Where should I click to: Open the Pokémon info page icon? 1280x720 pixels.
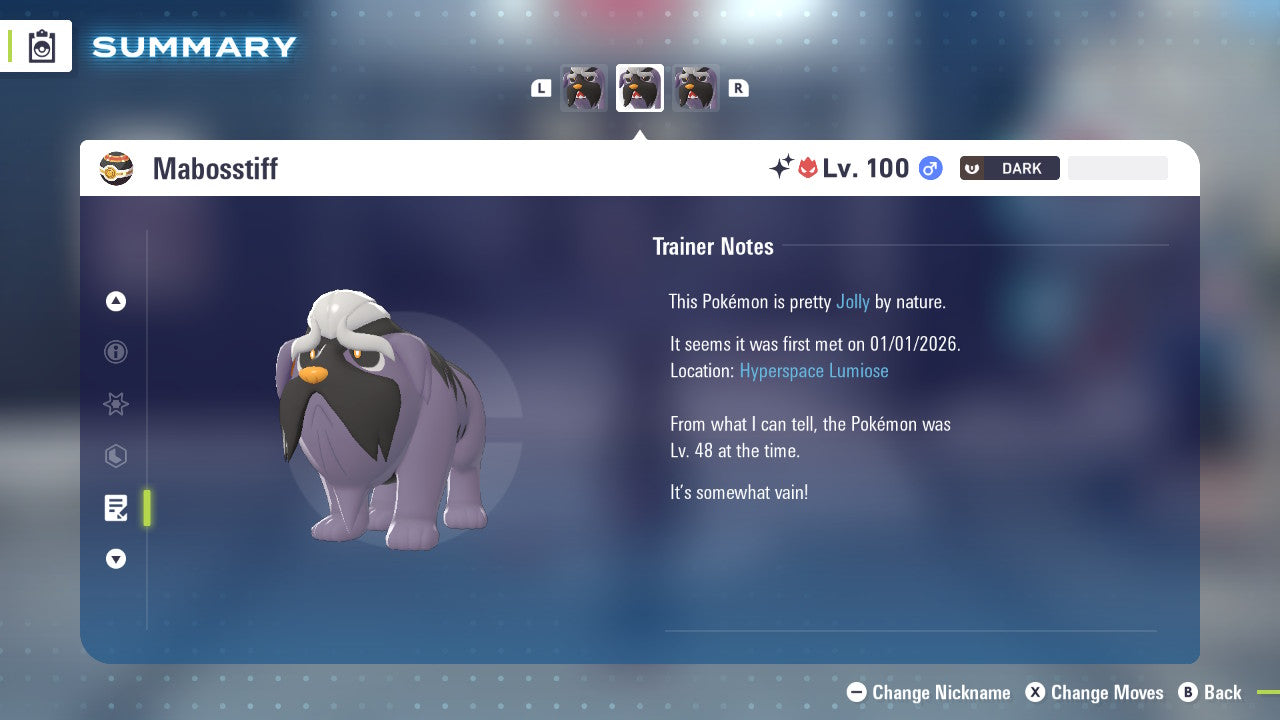pos(115,352)
